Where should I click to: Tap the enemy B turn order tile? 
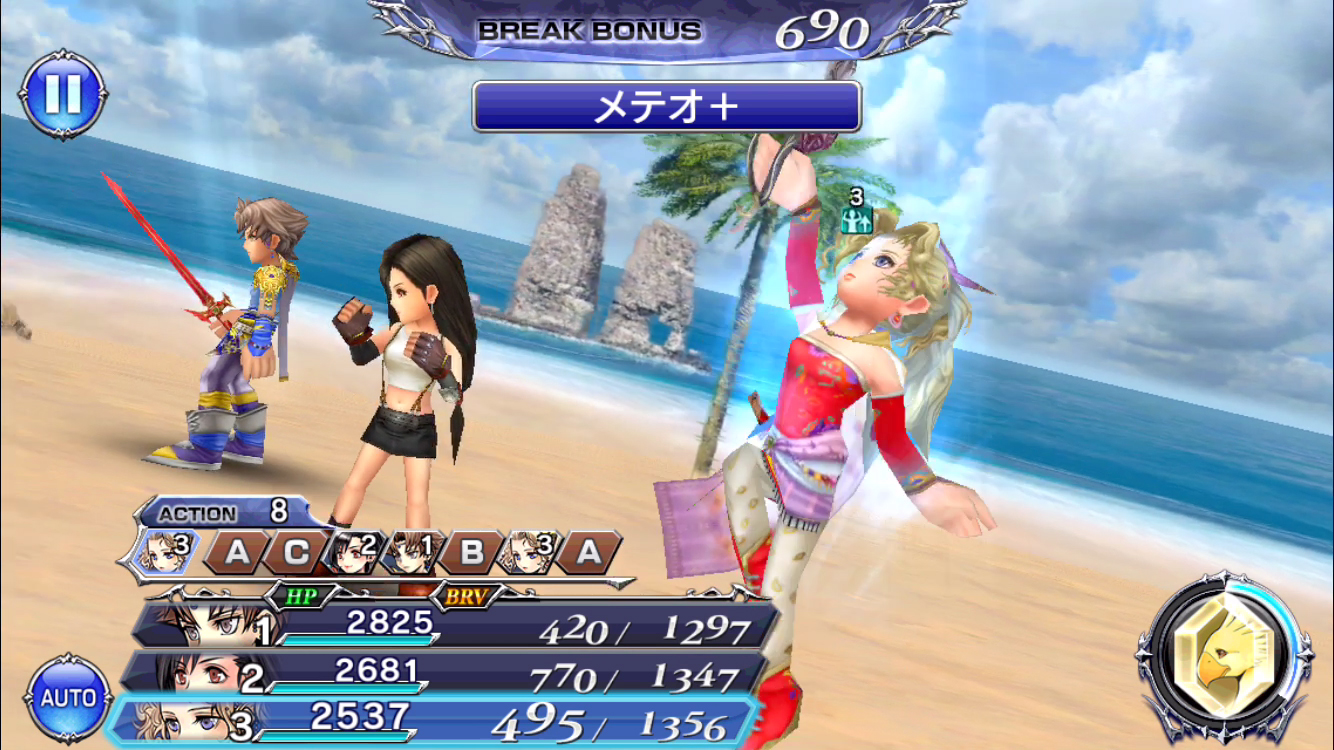pos(473,553)
